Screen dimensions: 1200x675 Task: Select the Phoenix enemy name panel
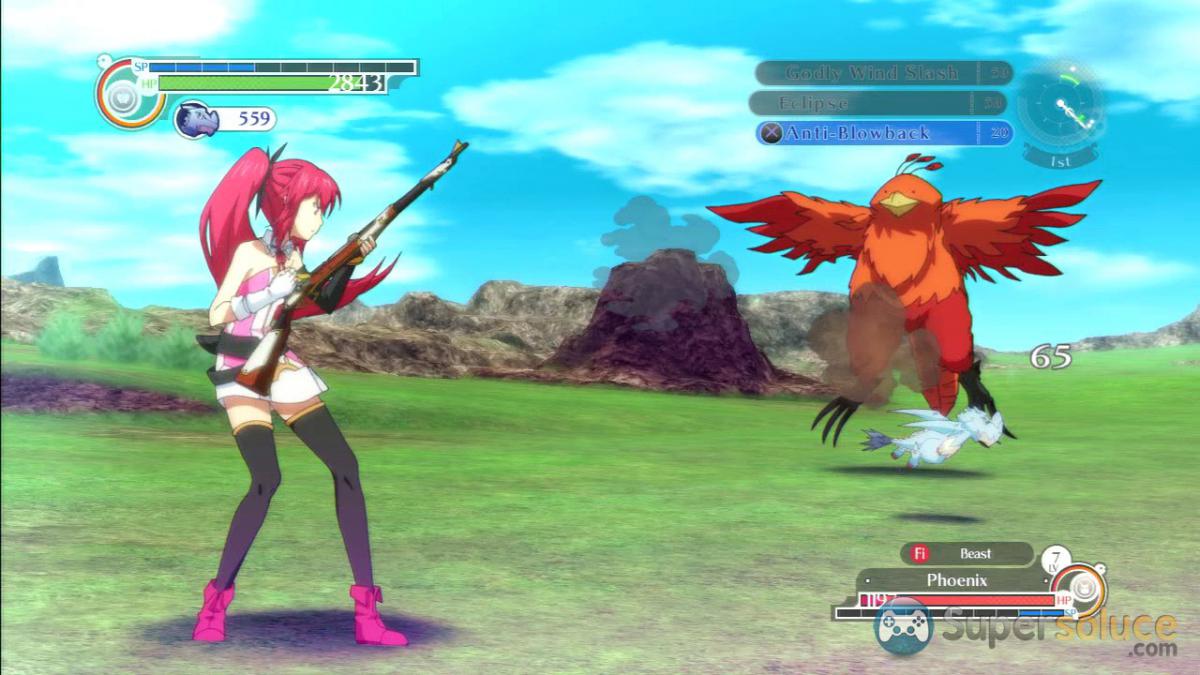[956, 580]
